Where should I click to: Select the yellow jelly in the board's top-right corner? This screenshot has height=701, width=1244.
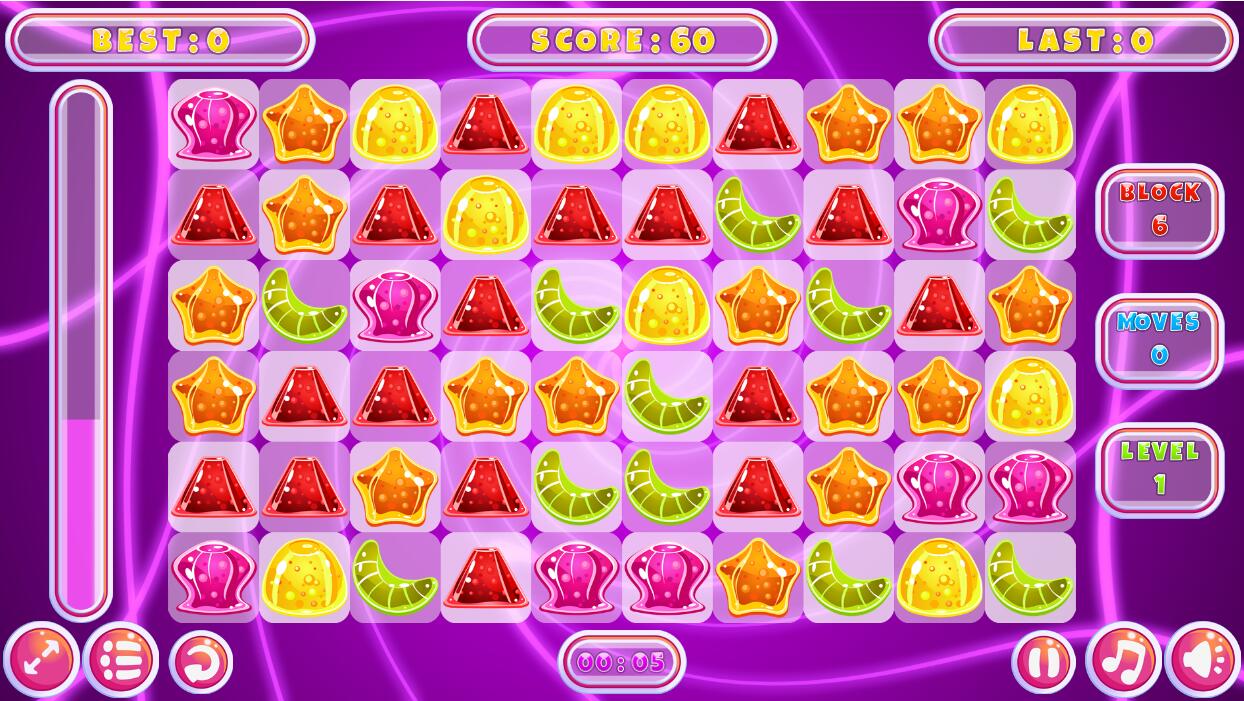tap(1030, 124)
